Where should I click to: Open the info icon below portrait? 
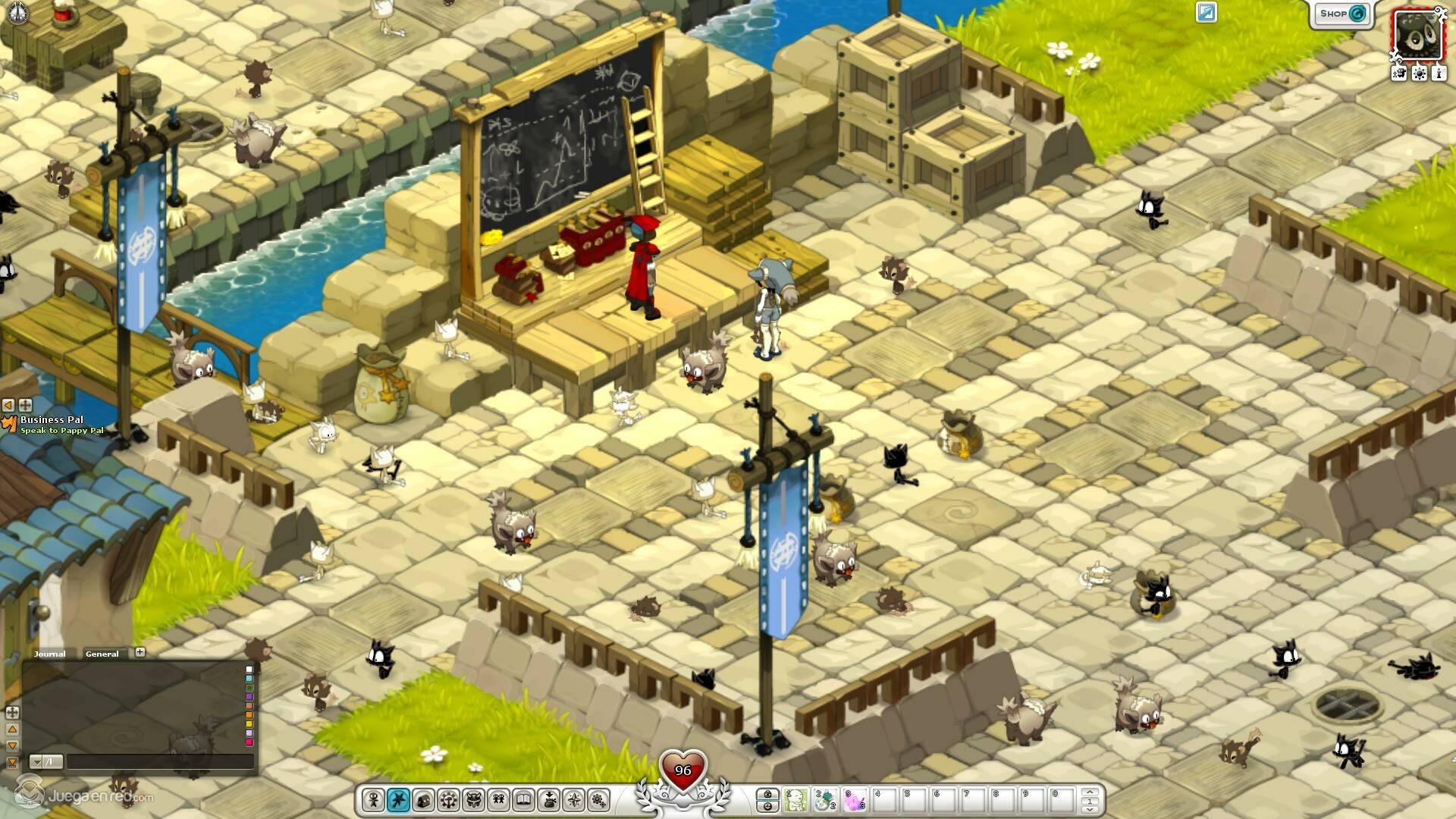click(x=1439, y=74)
